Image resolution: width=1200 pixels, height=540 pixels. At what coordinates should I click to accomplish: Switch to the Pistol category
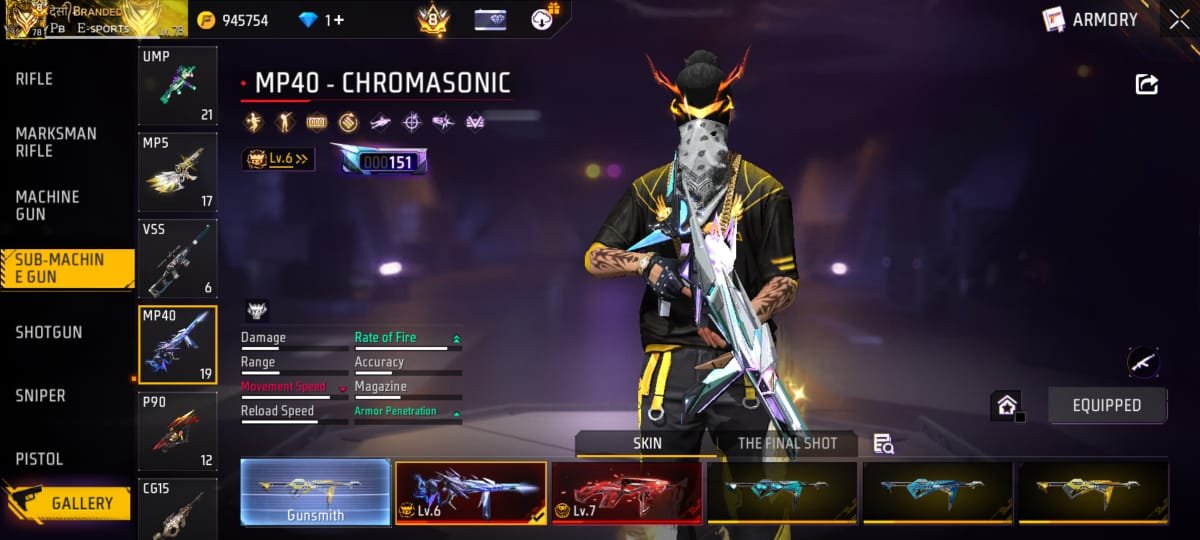tap(39, 459)
